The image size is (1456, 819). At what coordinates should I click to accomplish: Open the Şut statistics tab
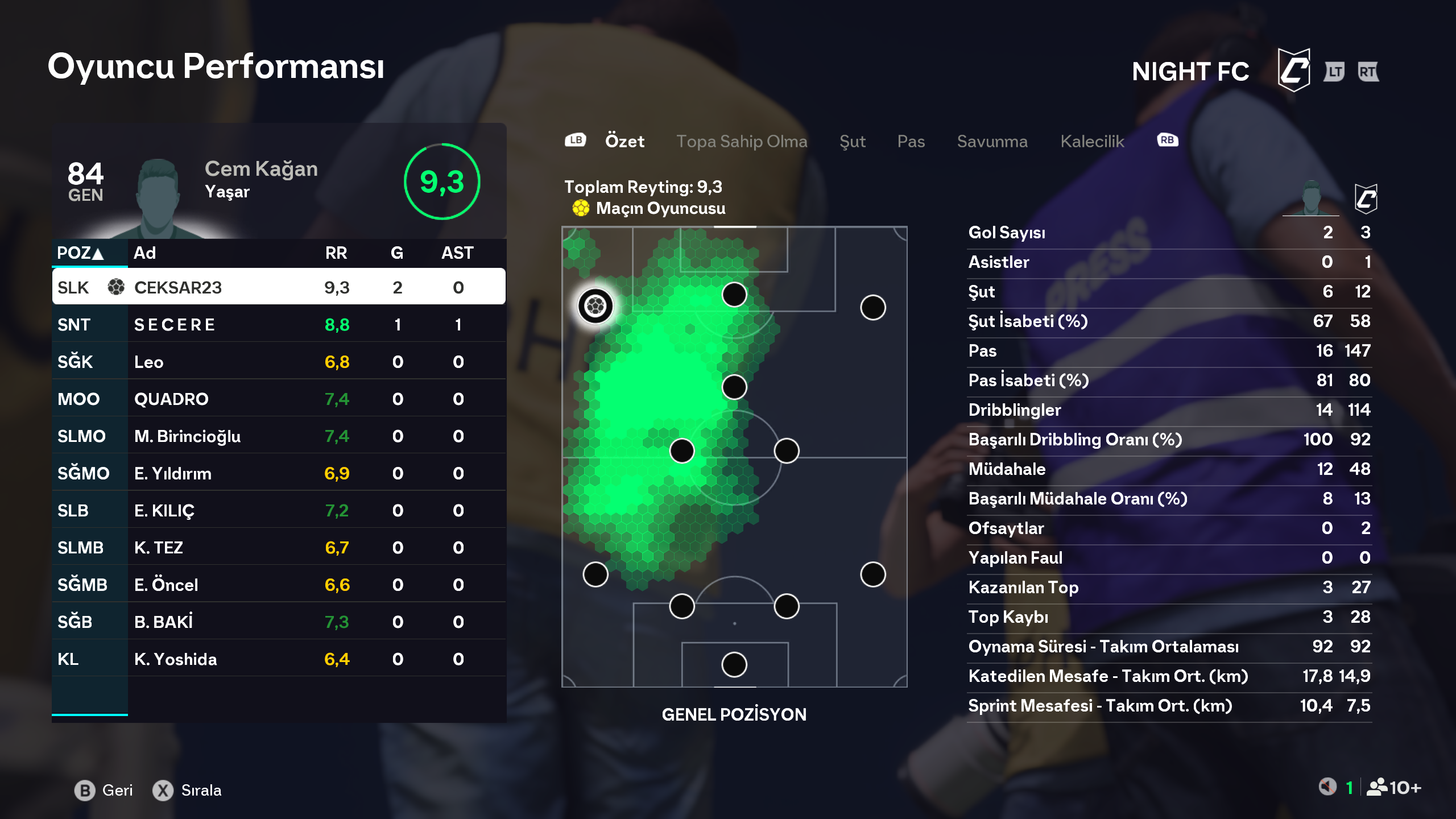coord(852,141)
